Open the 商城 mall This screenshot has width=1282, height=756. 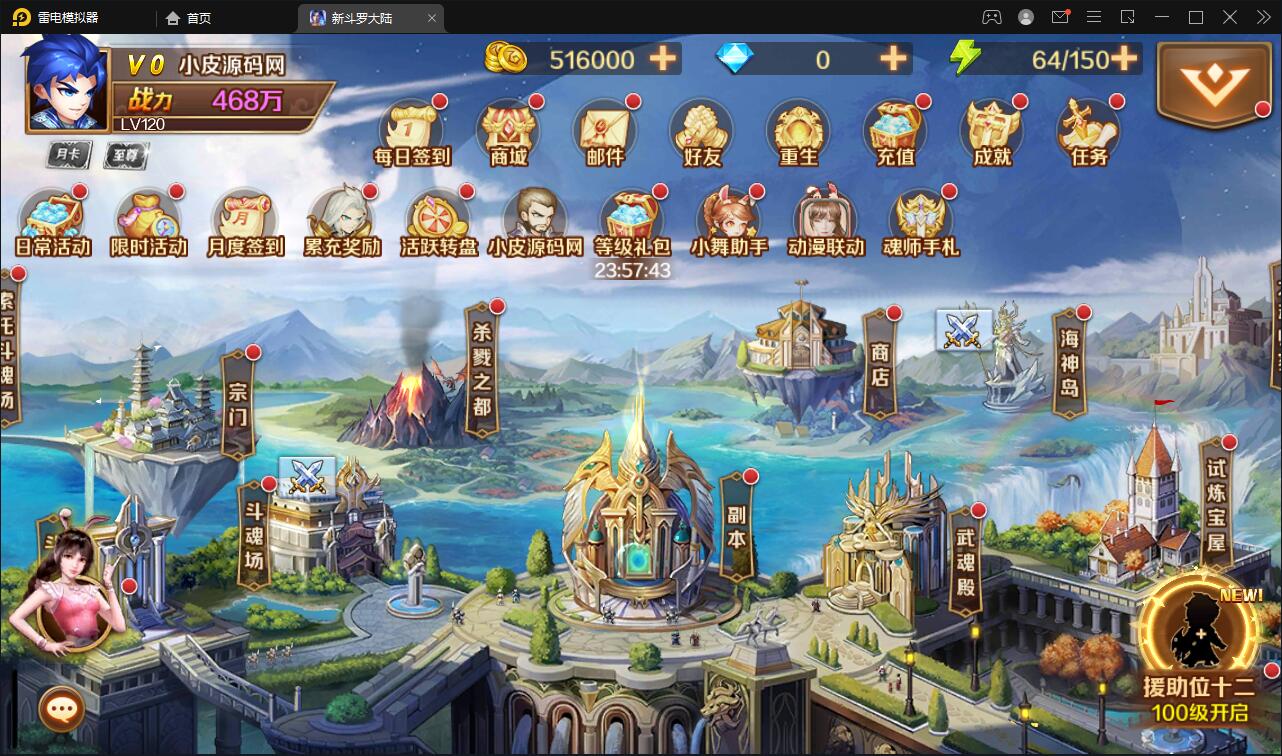click(509, 130)
